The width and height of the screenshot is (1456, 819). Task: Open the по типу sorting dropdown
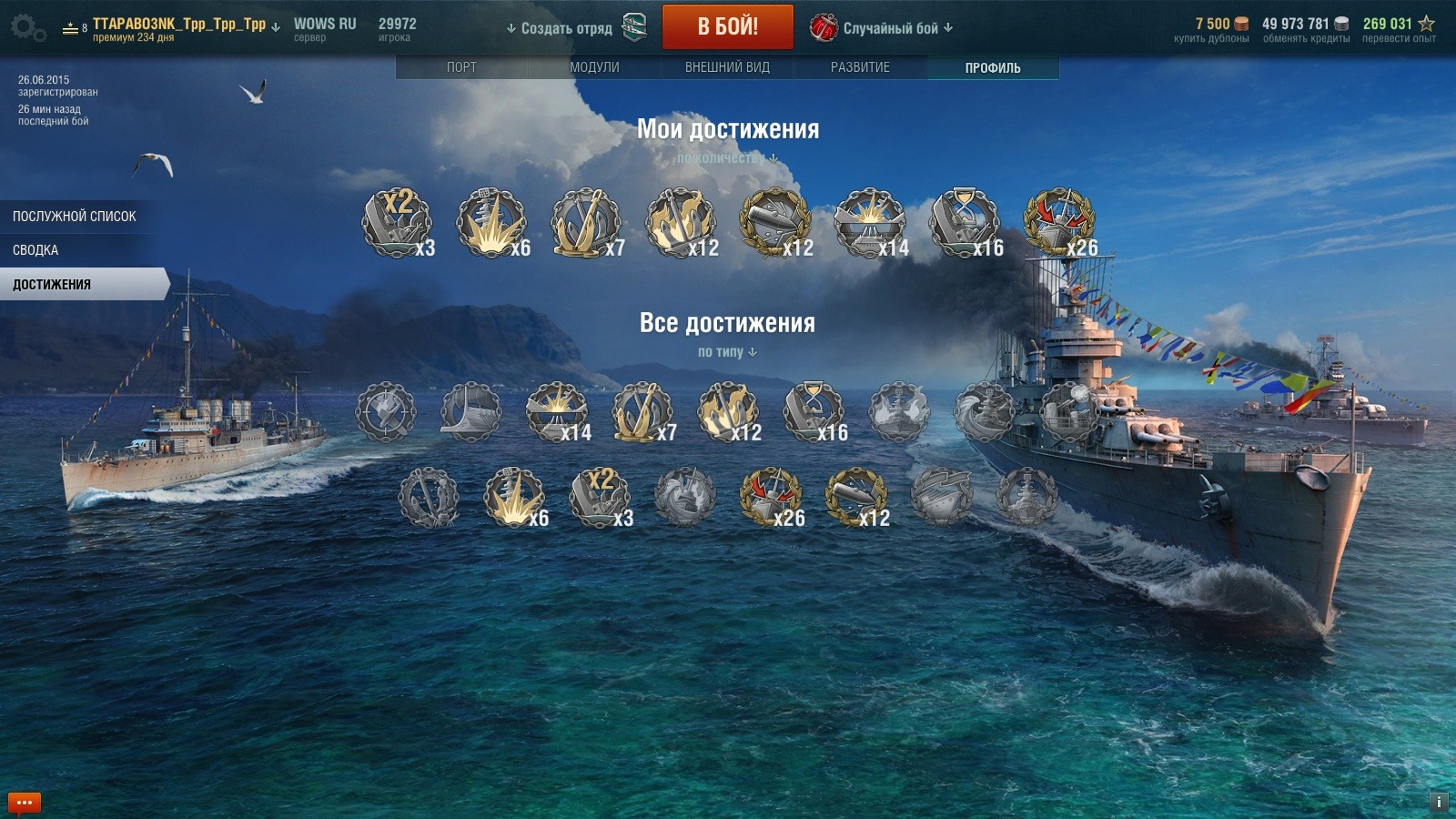coord(727,352)
